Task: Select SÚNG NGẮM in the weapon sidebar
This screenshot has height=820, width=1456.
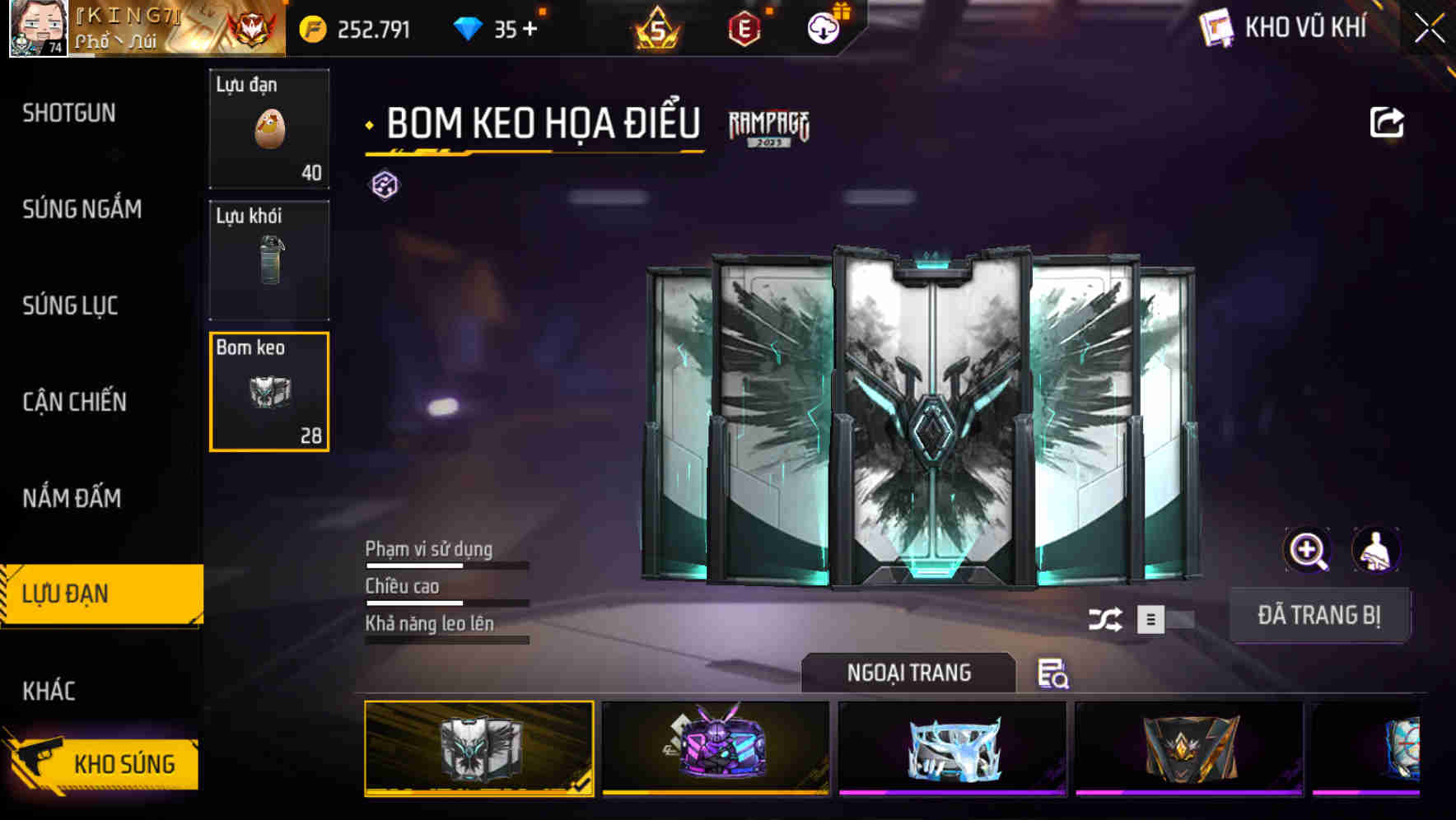Action: (80, 209)
